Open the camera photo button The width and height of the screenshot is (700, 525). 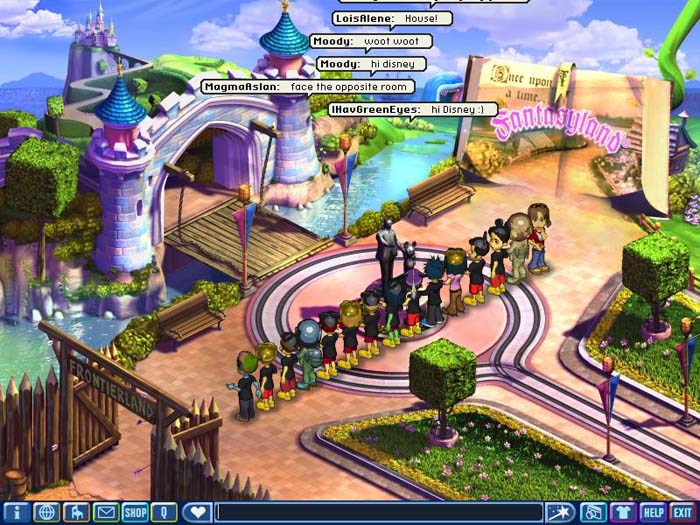coord(594,513)
